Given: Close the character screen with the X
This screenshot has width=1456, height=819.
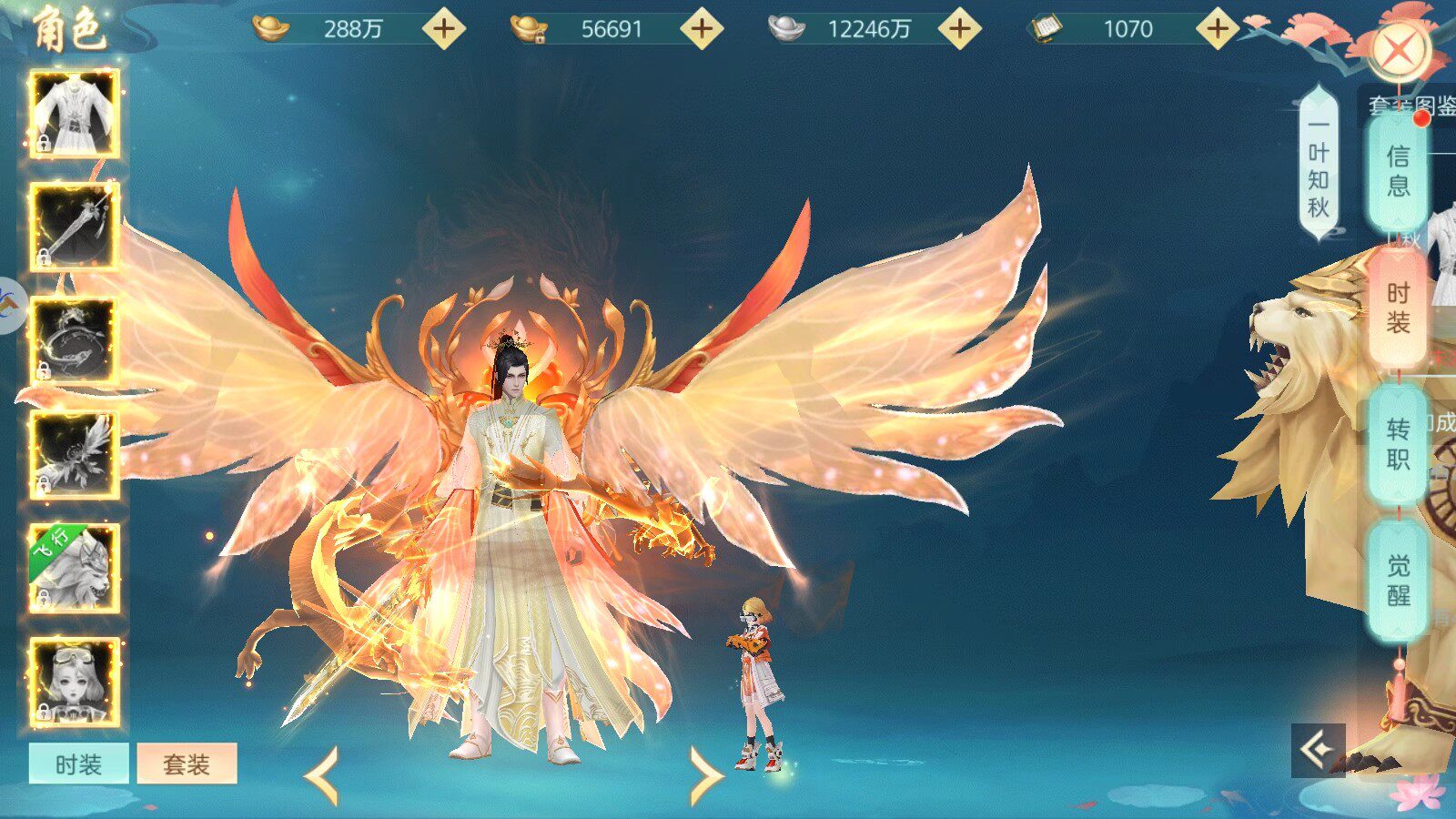Looking at the screenshot, I should click(1399, 52).
